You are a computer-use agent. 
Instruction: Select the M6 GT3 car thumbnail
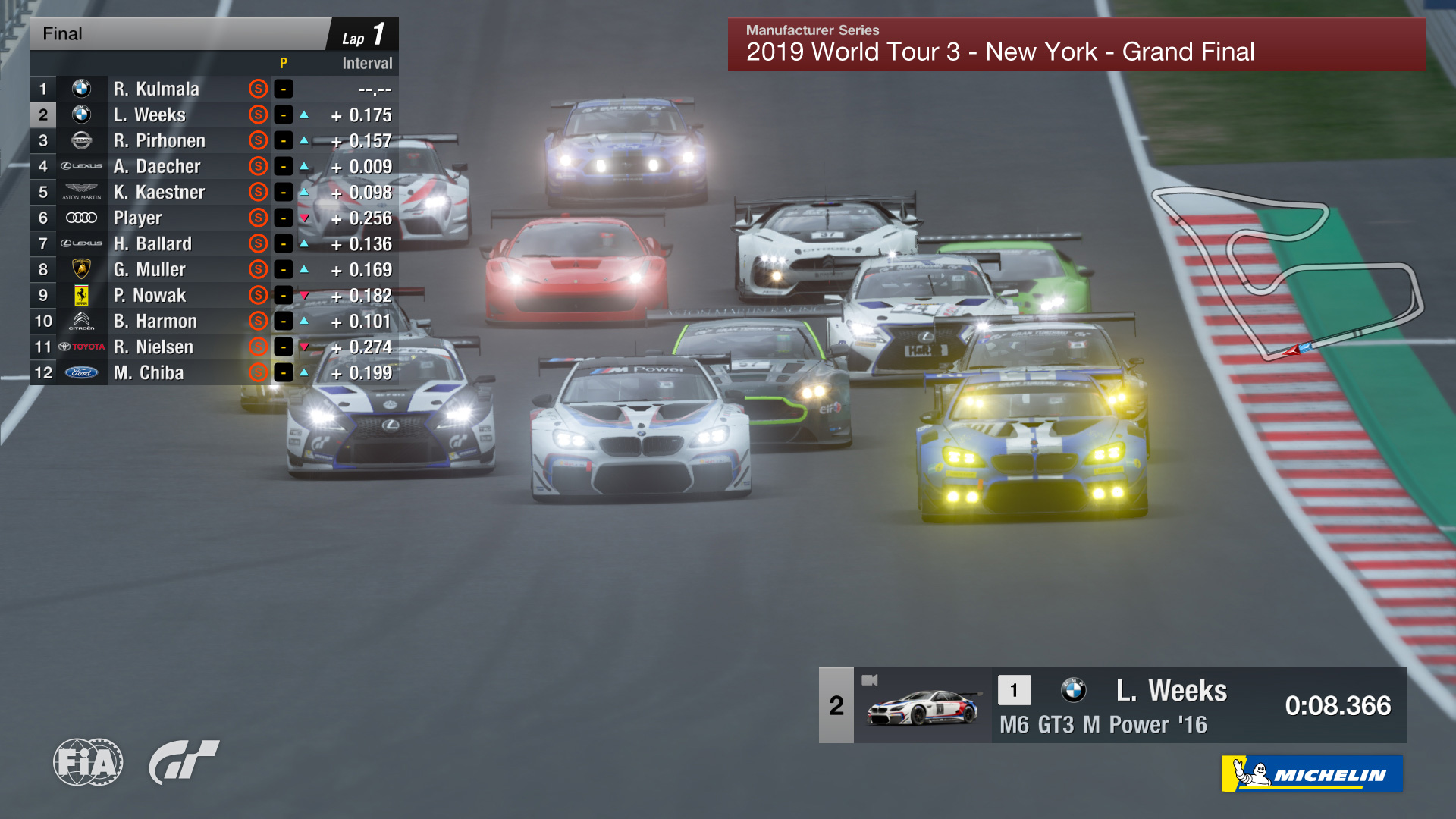click(x=922, y=708)
